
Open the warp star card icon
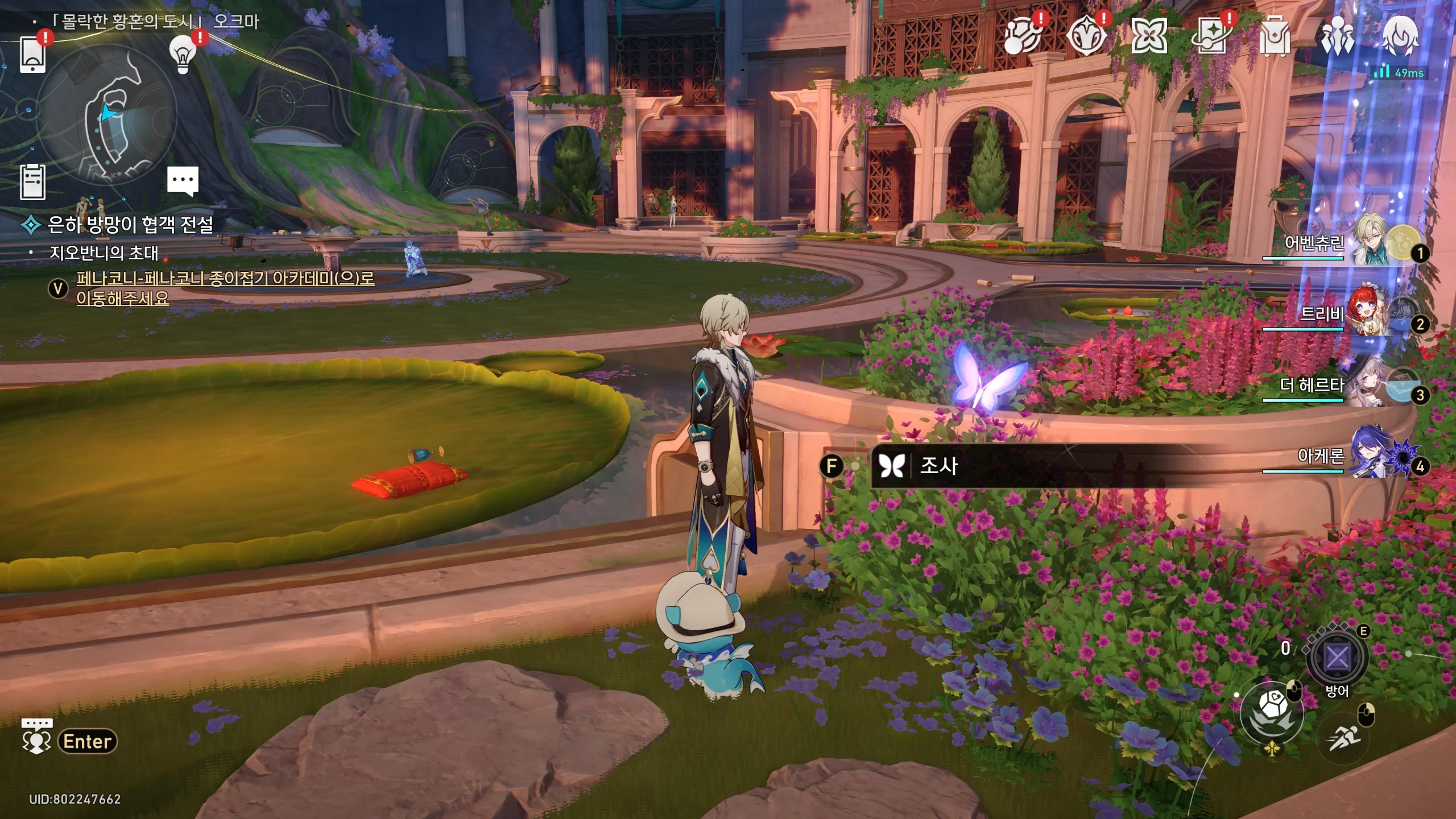click(x=1211, y=35)
